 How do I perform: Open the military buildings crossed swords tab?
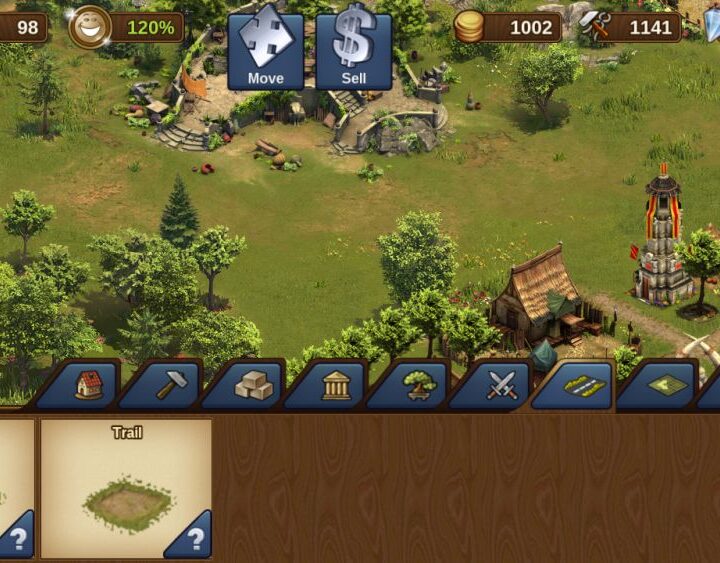click(x=501, y=385)
